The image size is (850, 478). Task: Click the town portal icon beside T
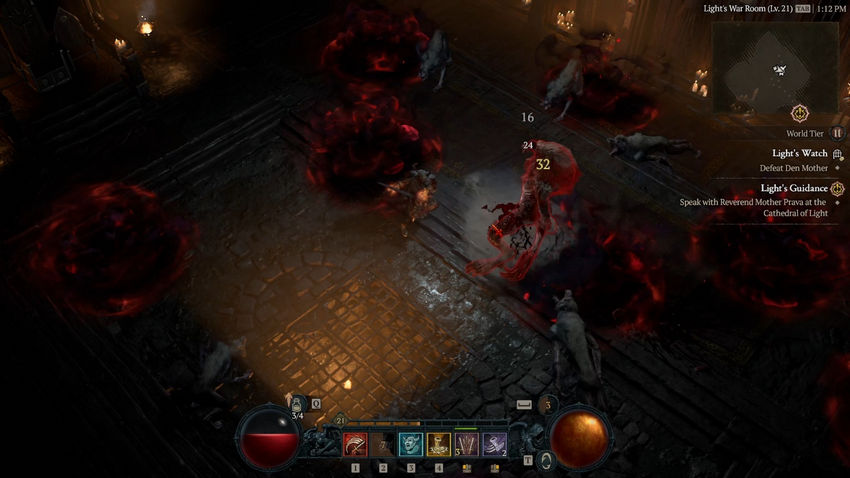tap(547, 460)
